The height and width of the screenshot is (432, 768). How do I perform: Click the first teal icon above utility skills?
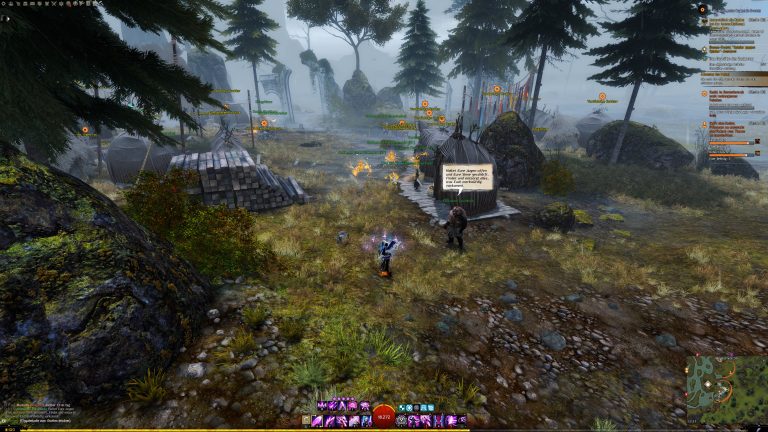pyautogui.click(x=401, y=408)
